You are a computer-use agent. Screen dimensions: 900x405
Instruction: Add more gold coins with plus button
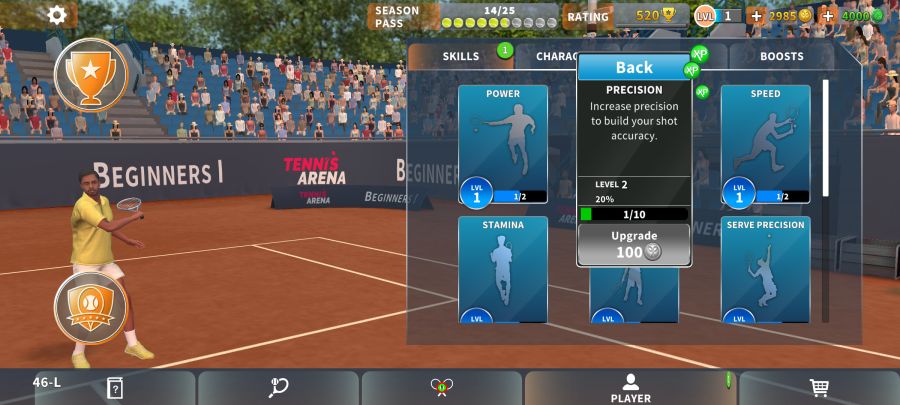coord(755,16)
